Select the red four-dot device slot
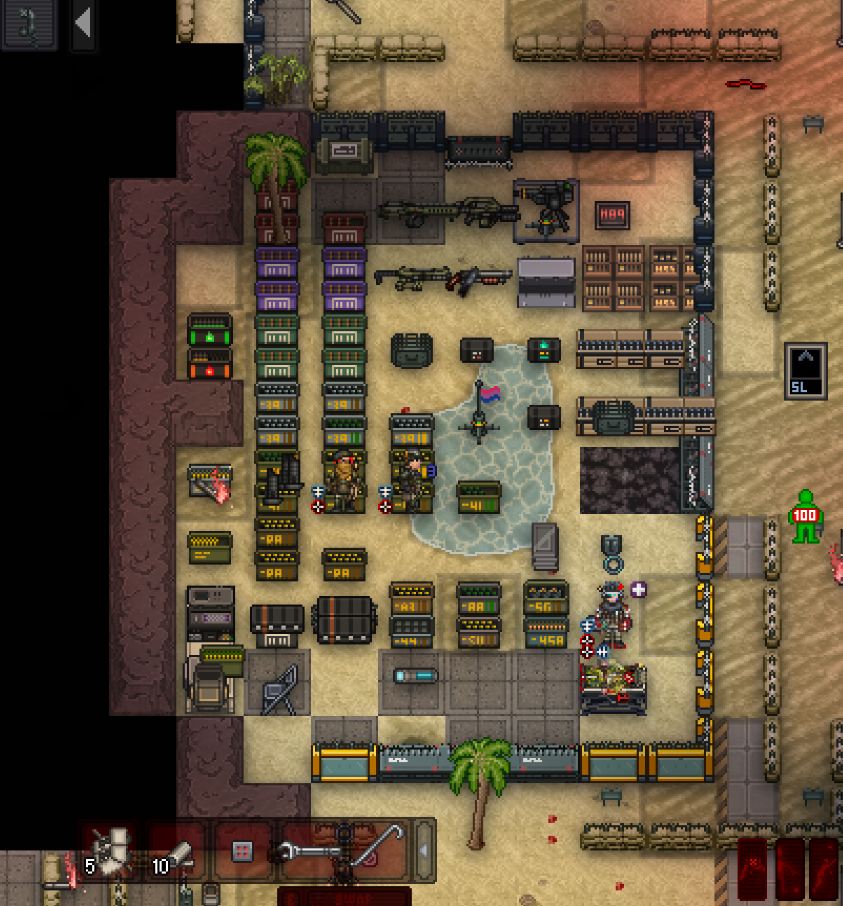The height and width of the screenshot is (906, 843). click(x=240, y=852)
